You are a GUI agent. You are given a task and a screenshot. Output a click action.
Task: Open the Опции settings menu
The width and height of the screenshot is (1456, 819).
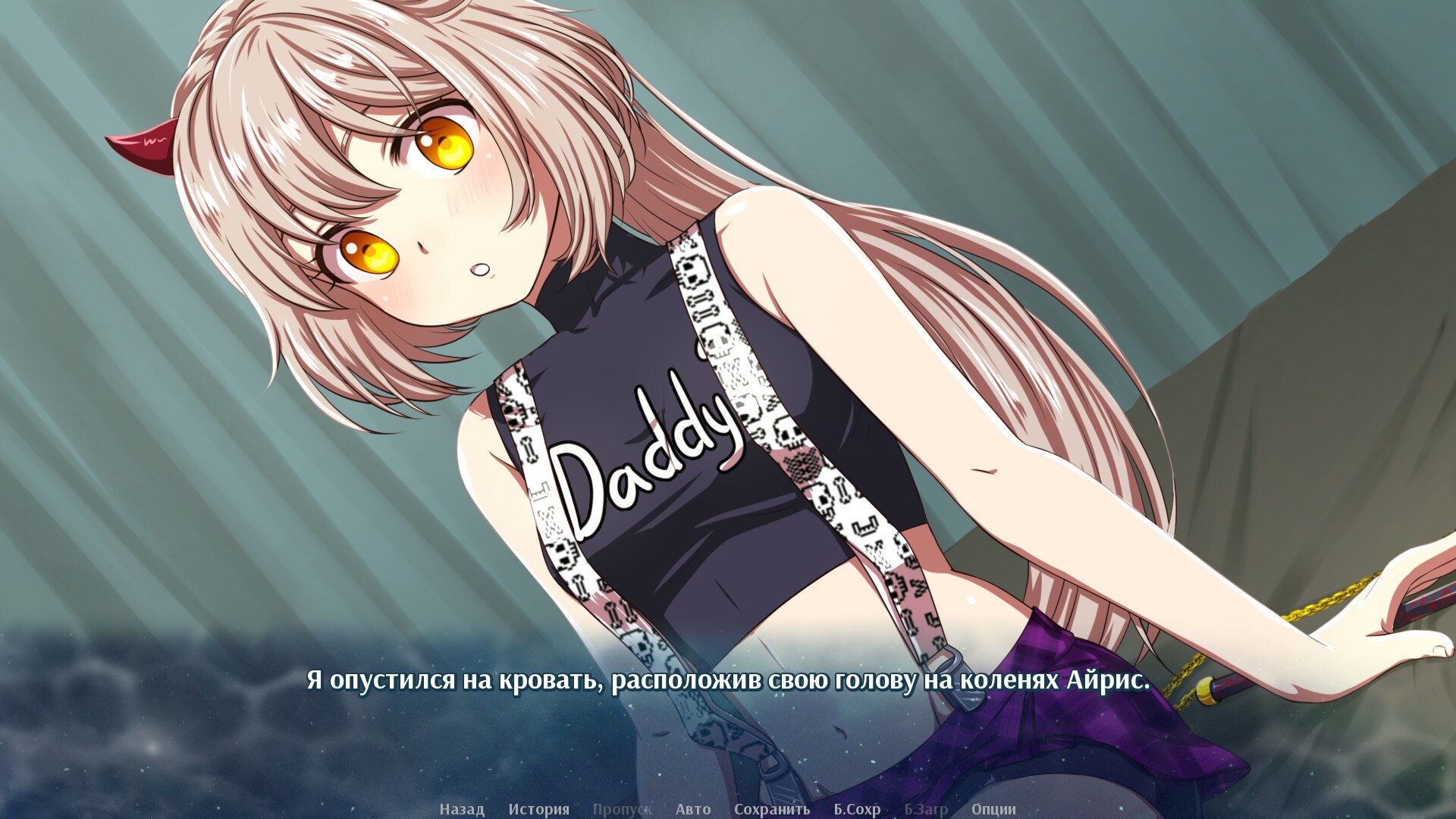[993, 809]
